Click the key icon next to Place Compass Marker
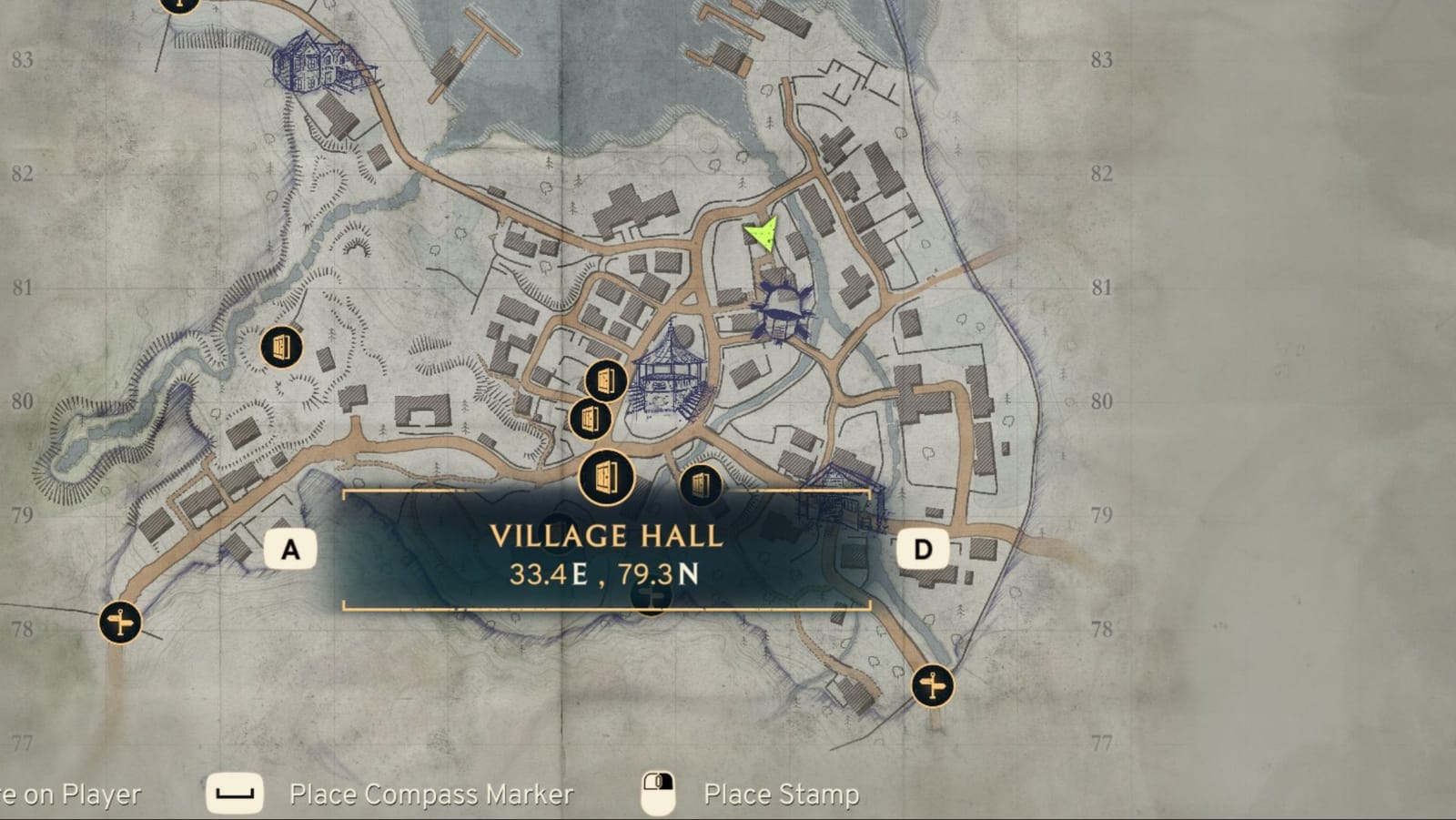Screen dimensions: 1456x820 click(x=233, y=793)
